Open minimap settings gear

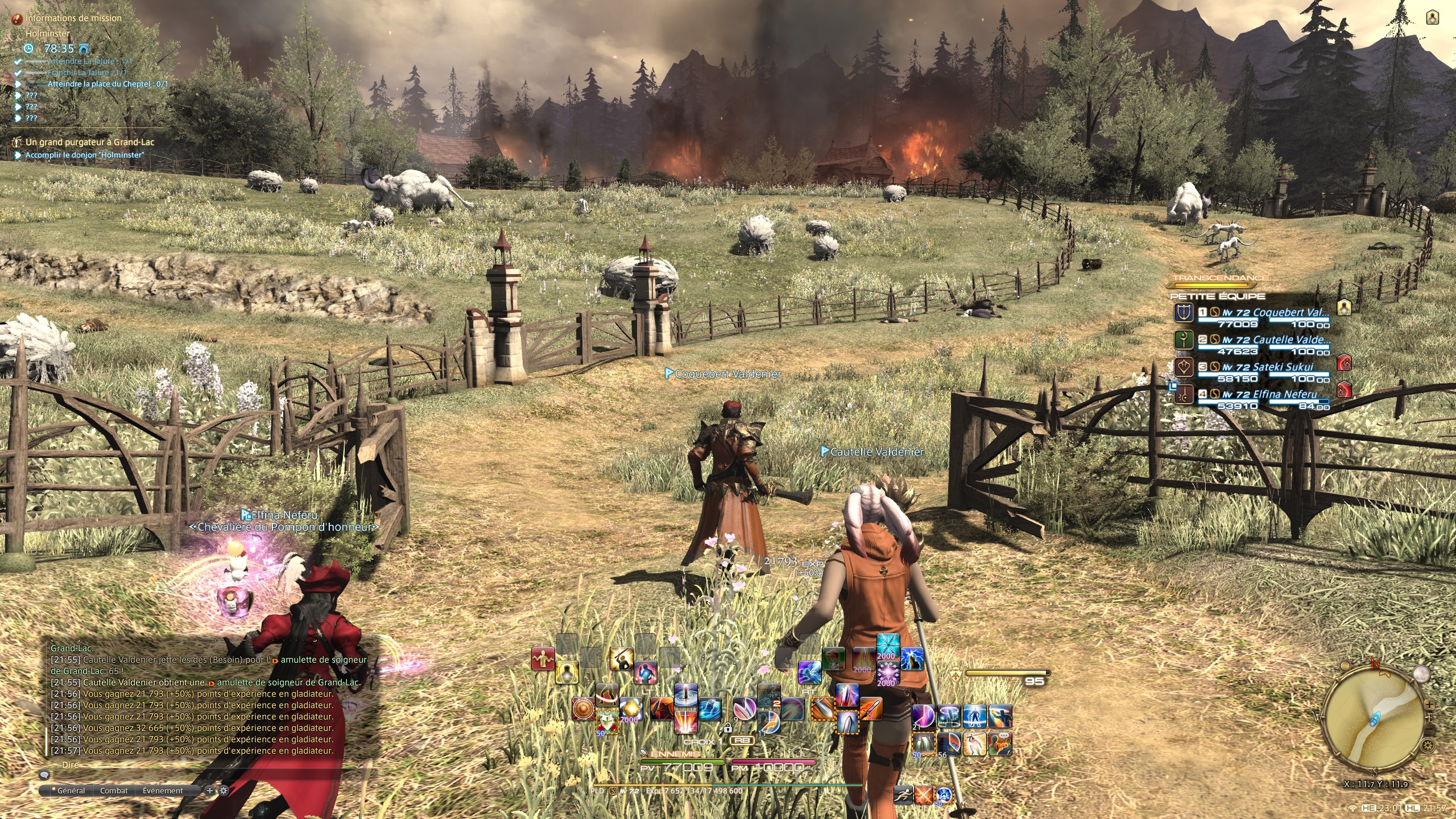click(1428, 745)
